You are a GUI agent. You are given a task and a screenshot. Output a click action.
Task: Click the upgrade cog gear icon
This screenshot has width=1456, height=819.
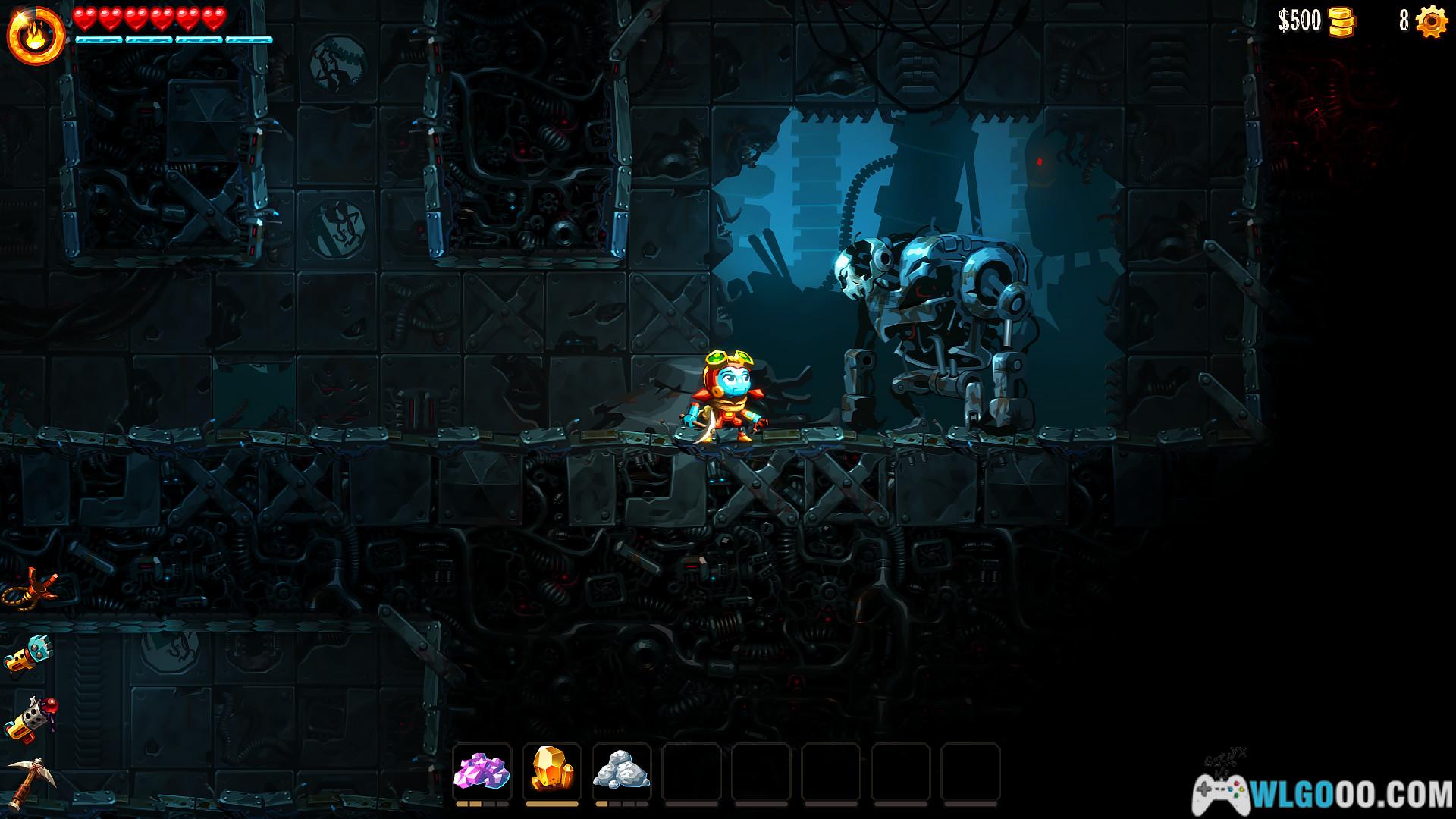[x=1432, y=21]
